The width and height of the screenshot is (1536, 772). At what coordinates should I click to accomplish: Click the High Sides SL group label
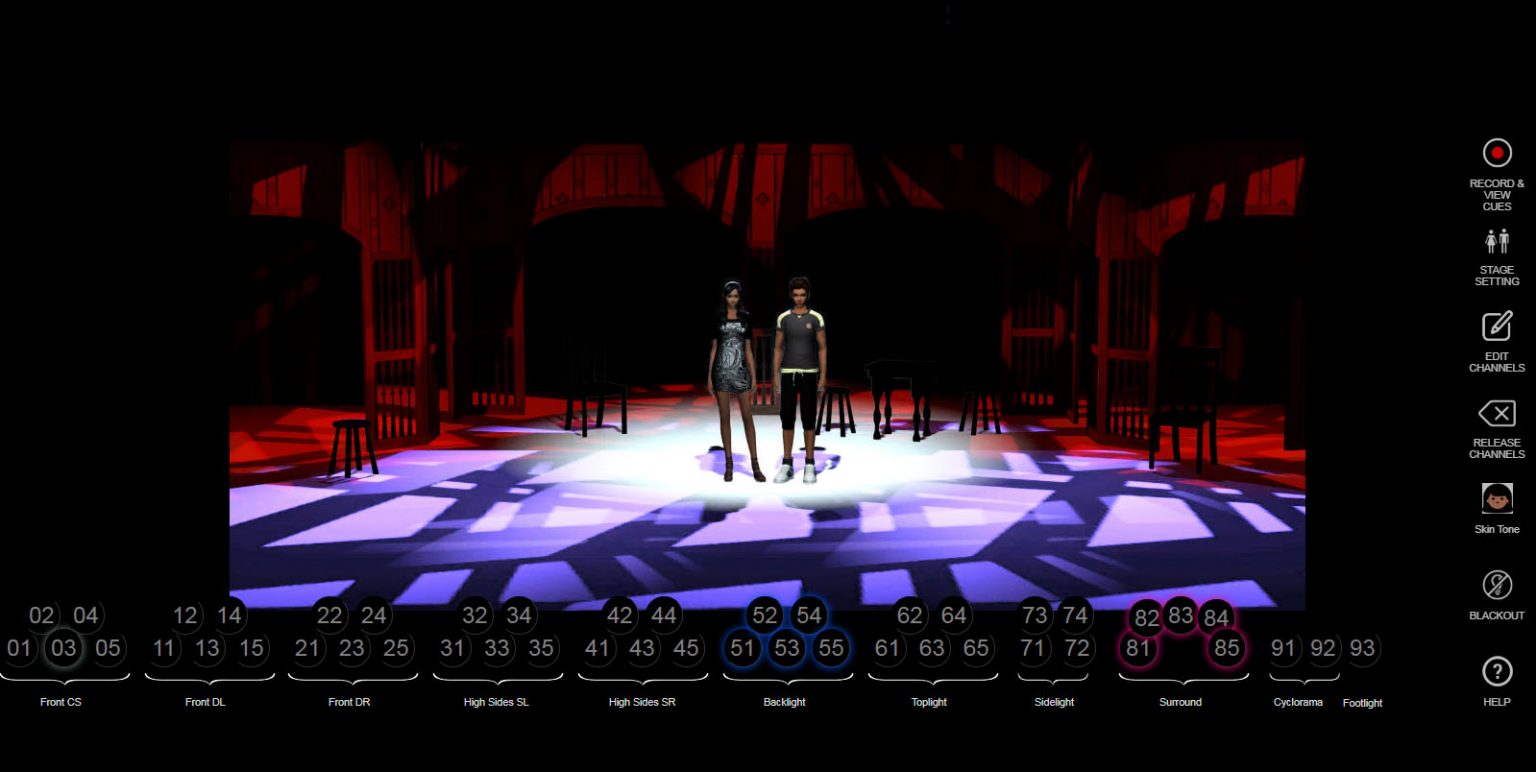(x=497, y=702)
